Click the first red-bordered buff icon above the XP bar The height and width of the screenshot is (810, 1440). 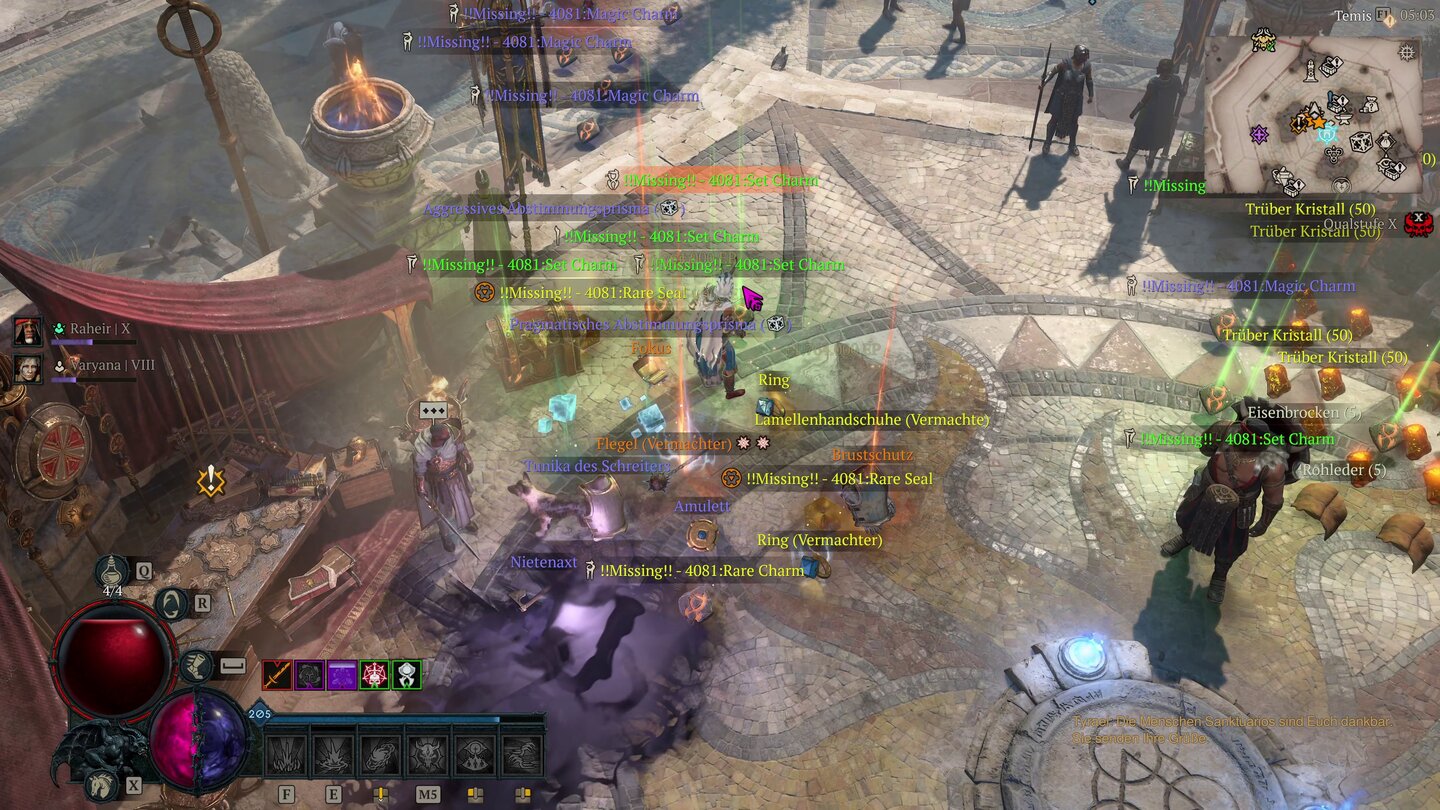coord(276,675)
